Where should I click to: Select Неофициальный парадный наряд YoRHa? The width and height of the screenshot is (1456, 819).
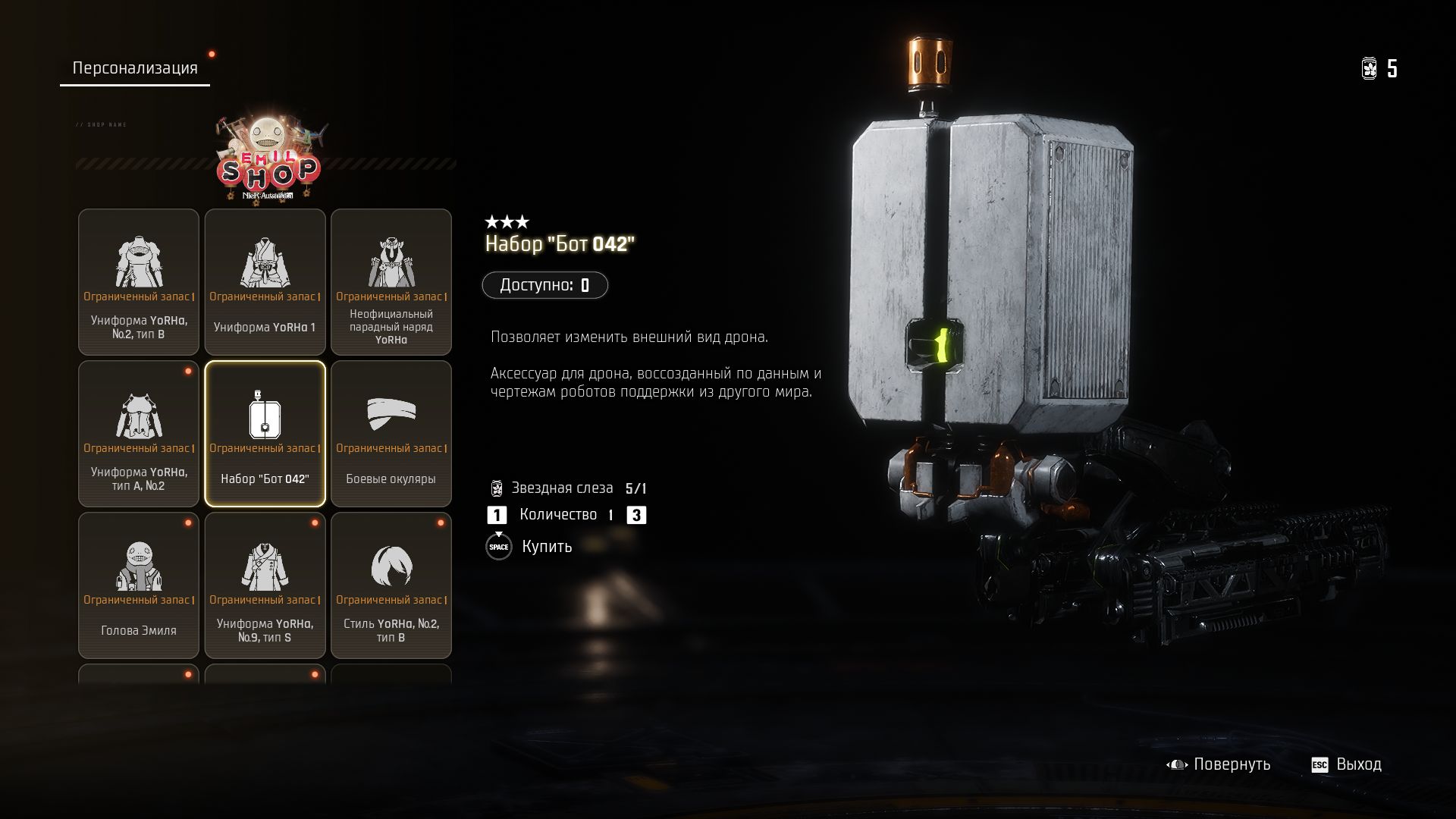[391, 282]
